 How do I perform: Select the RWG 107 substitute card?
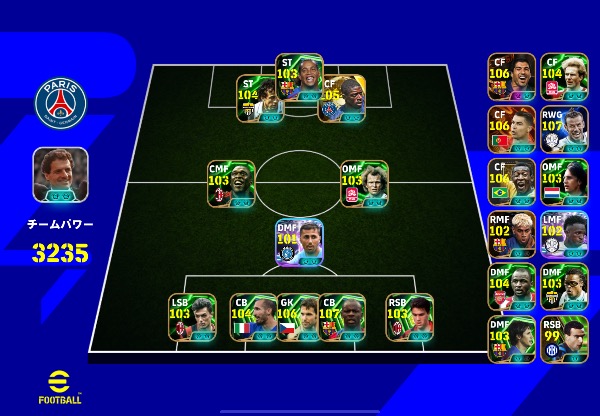coord(564,130)
